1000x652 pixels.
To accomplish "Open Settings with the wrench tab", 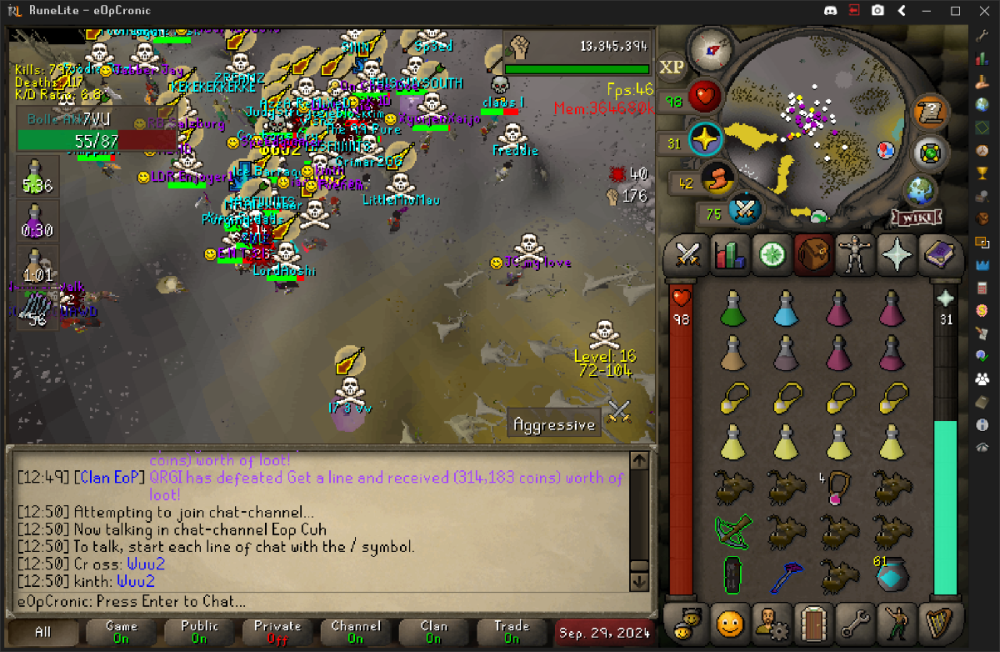I will (x=855, y=624).
